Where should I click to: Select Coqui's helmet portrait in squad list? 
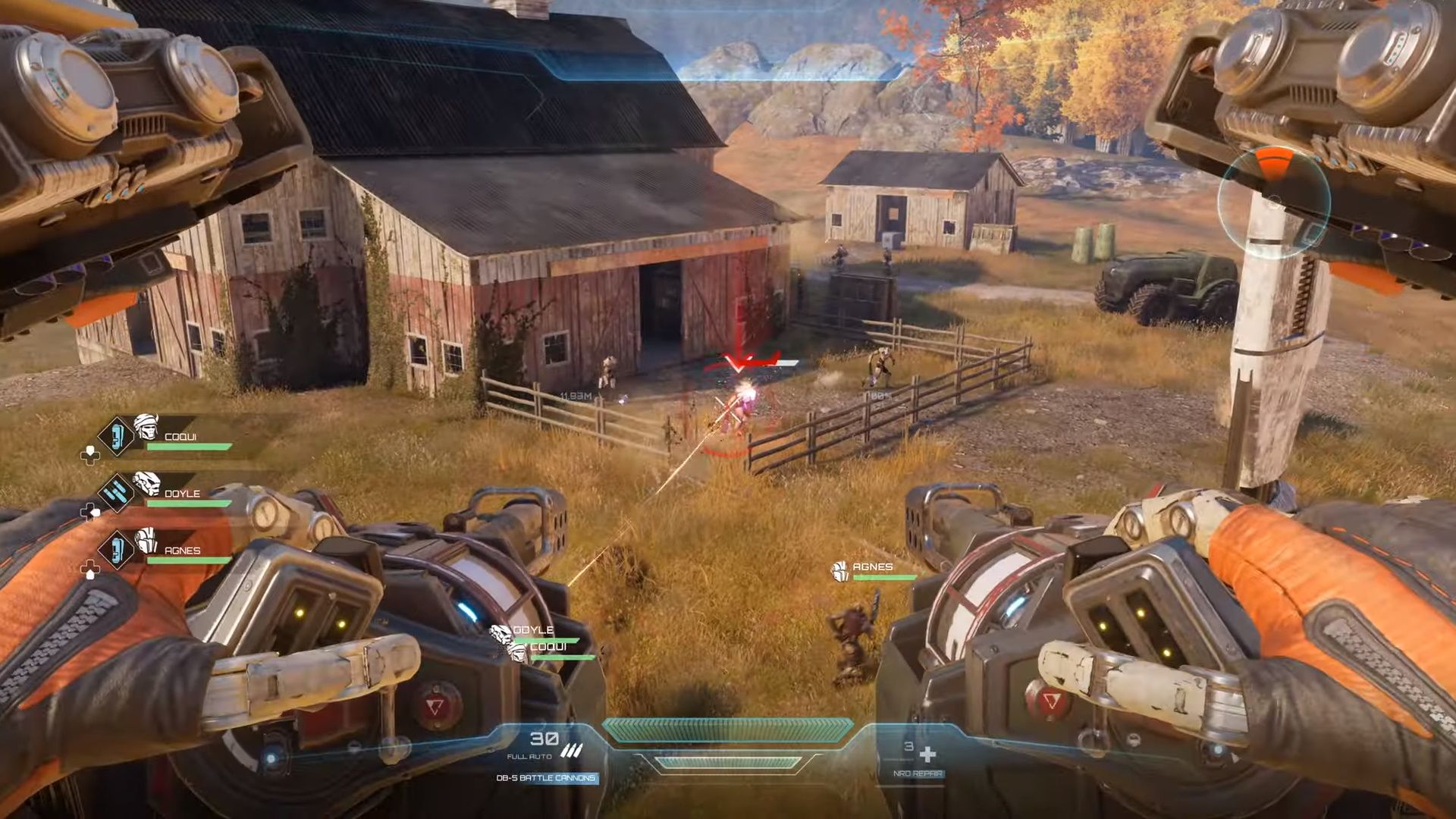pos(146,428)
